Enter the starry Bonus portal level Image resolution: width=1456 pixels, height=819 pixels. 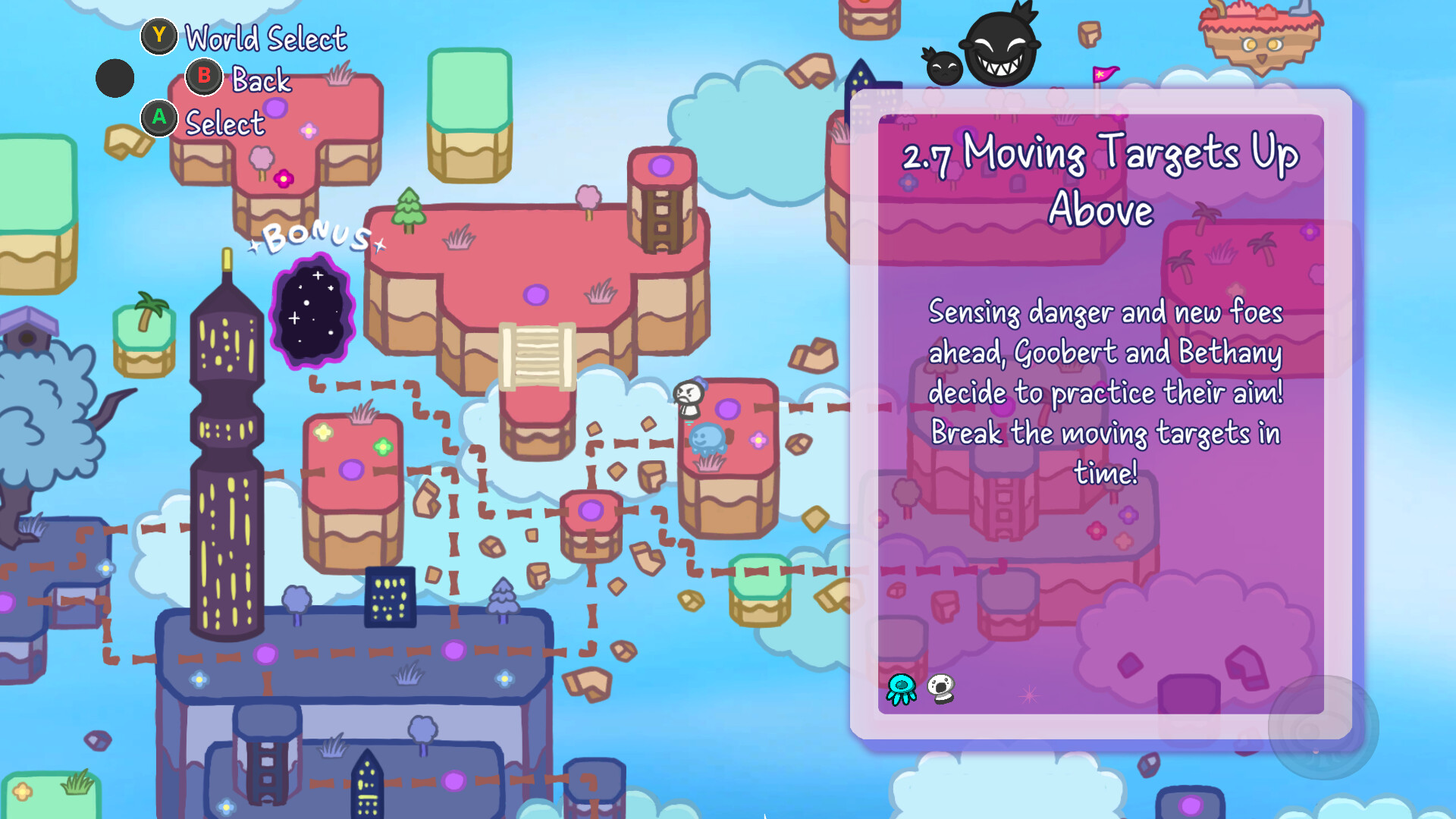click(312, 312)
